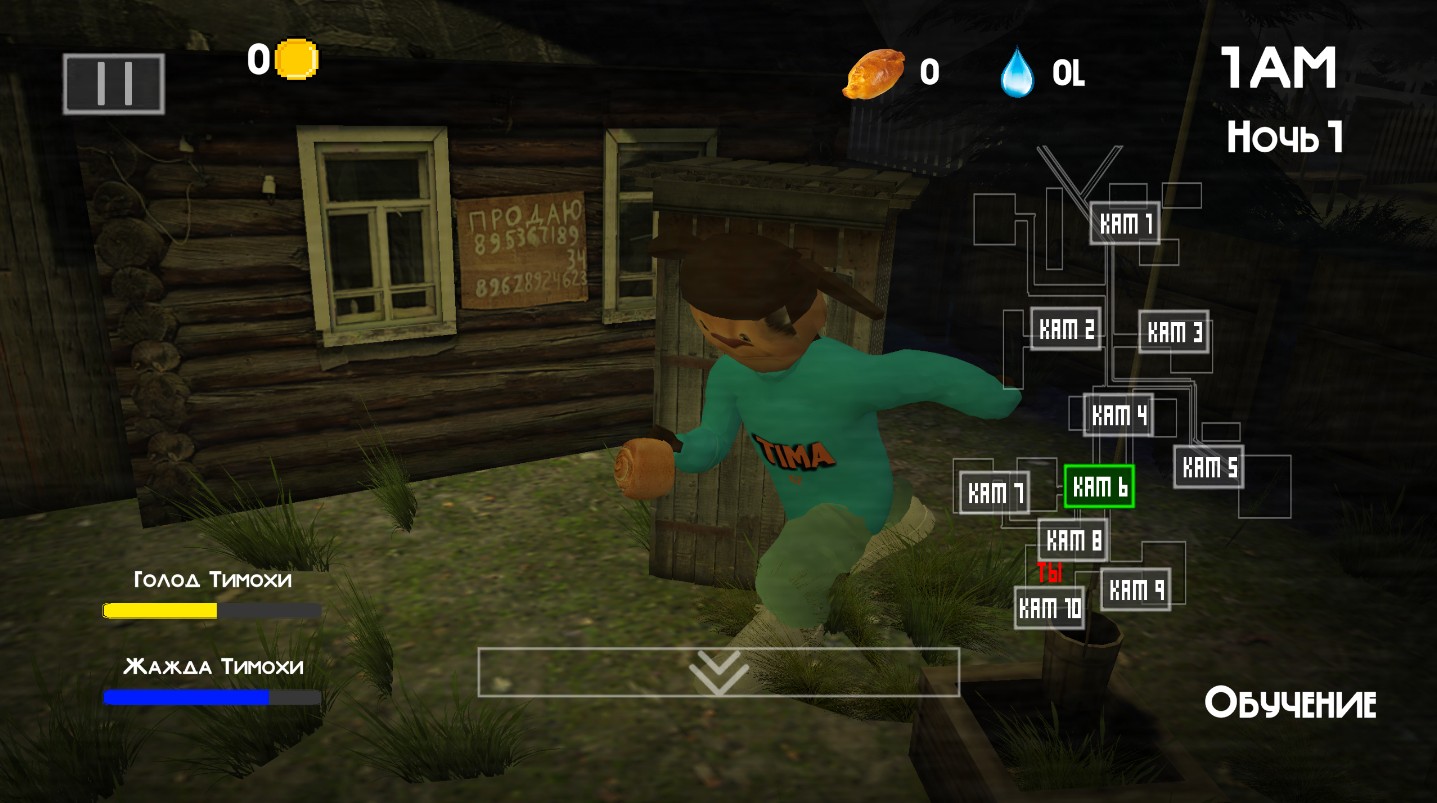Viewport: 1437px width, 803px height.
Task: Click the pie food icon
Action: pyautogui.click(x=873, y=73)
